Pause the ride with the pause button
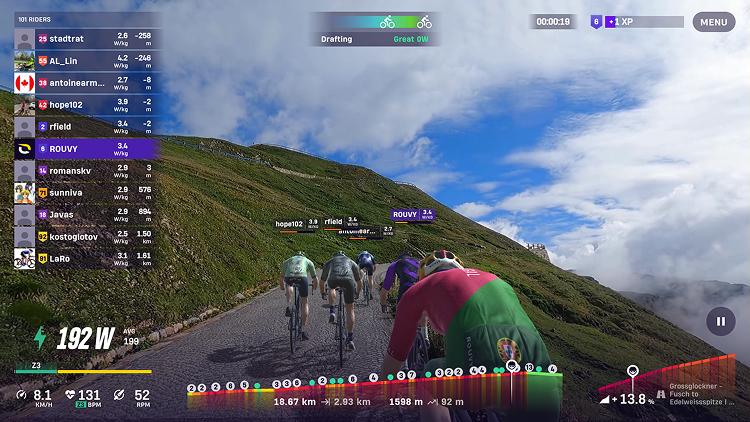 click(x=720, y=321)
